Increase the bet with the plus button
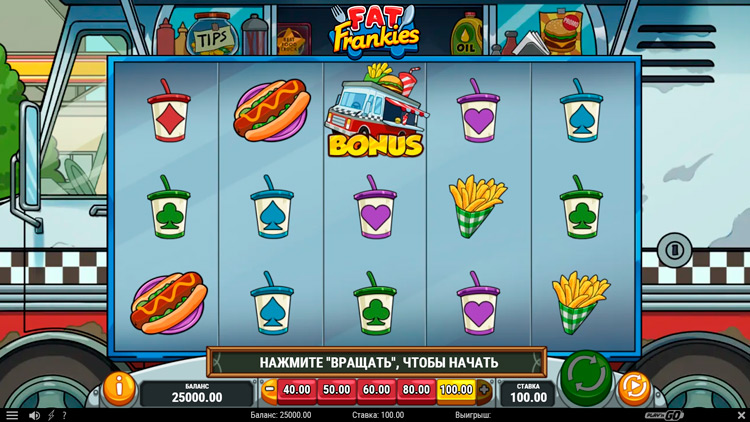750x422 pixels. pyautogui.click(x=485, y=390)
